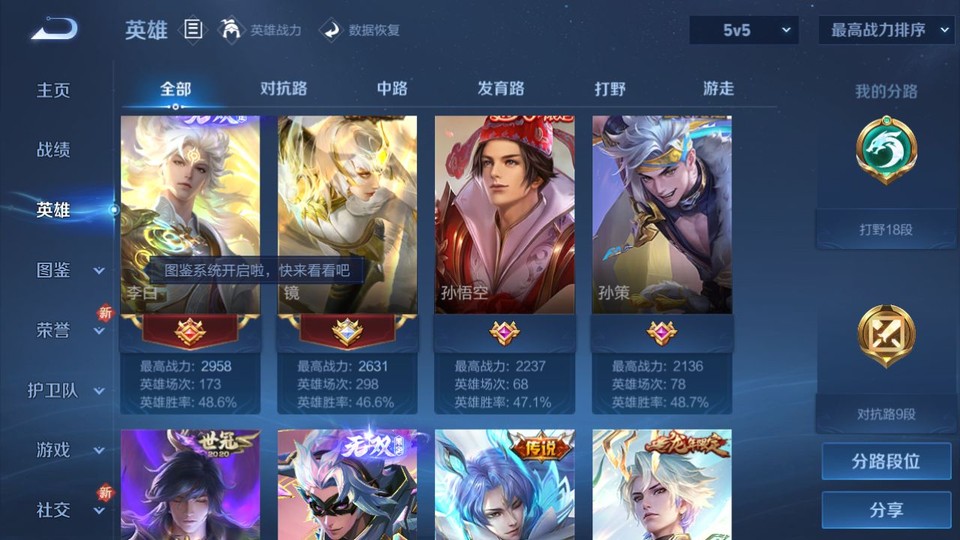This screenshot has width=960, height=540.
Task: Open the 最高战力排序 sort dropdown
Action: click(x=886, y=30)
